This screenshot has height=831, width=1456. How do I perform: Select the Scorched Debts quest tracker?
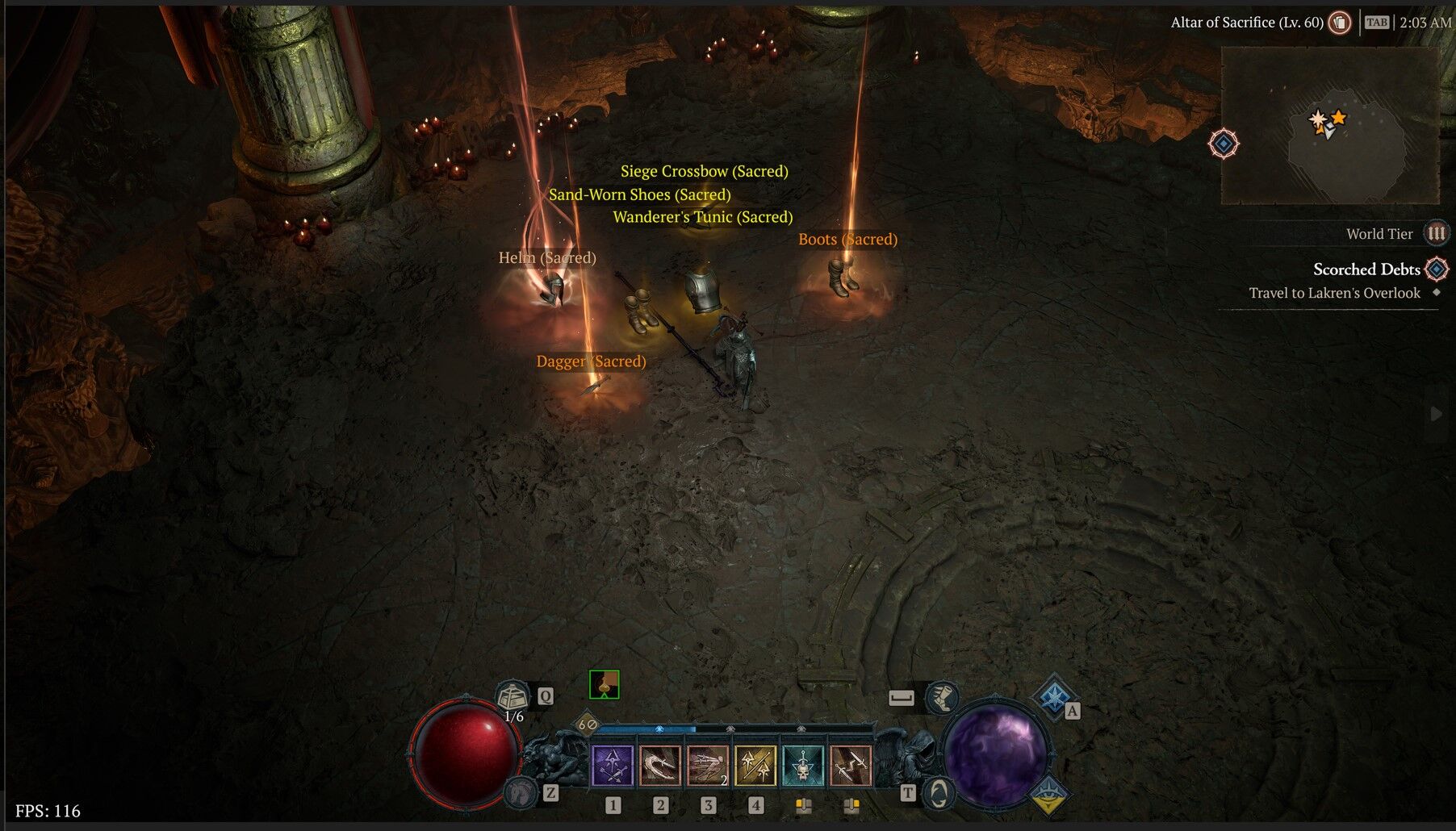[1366, 269]
